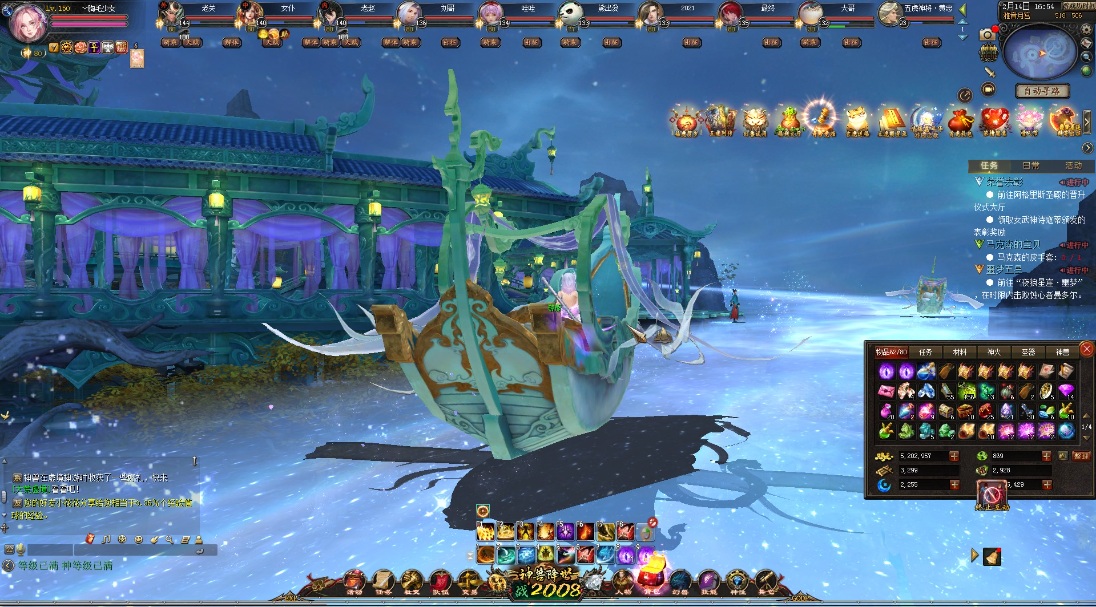Switch the quest tracker to the 日常 tab
This screenshot has height=607, width=1096.
1030,166
